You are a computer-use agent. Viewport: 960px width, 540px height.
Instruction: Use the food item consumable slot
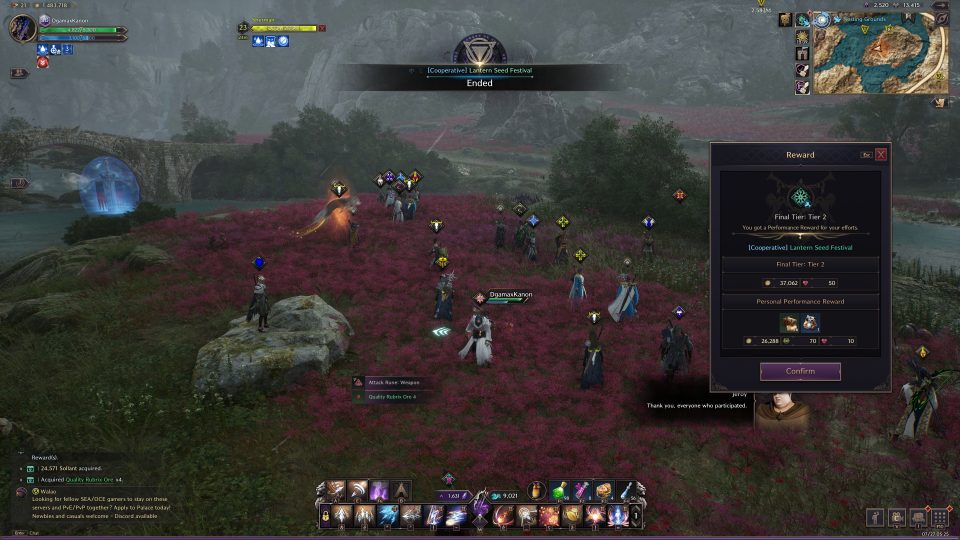[604, 490]
